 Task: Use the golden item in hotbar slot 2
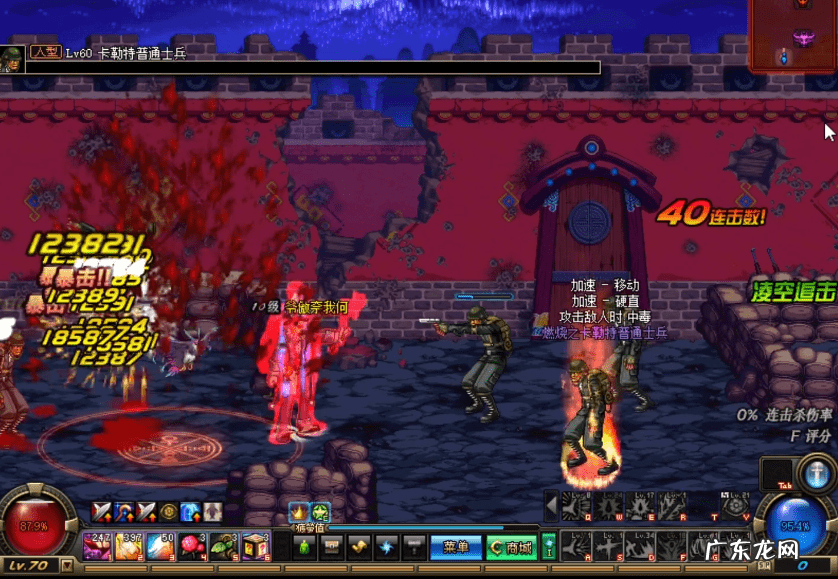pos(129,547)
